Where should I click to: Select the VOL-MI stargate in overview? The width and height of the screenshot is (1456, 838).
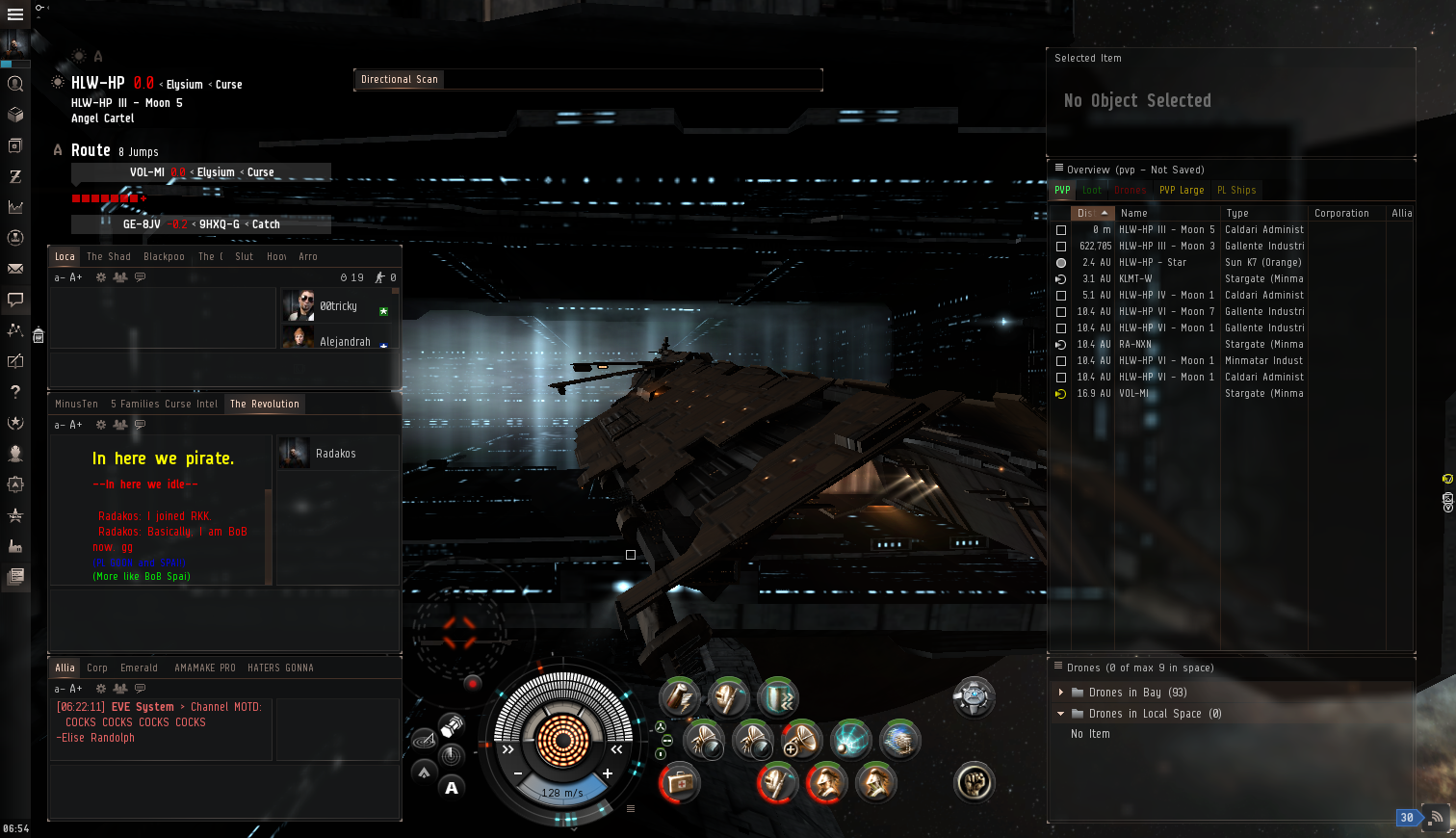point(1134,394)
